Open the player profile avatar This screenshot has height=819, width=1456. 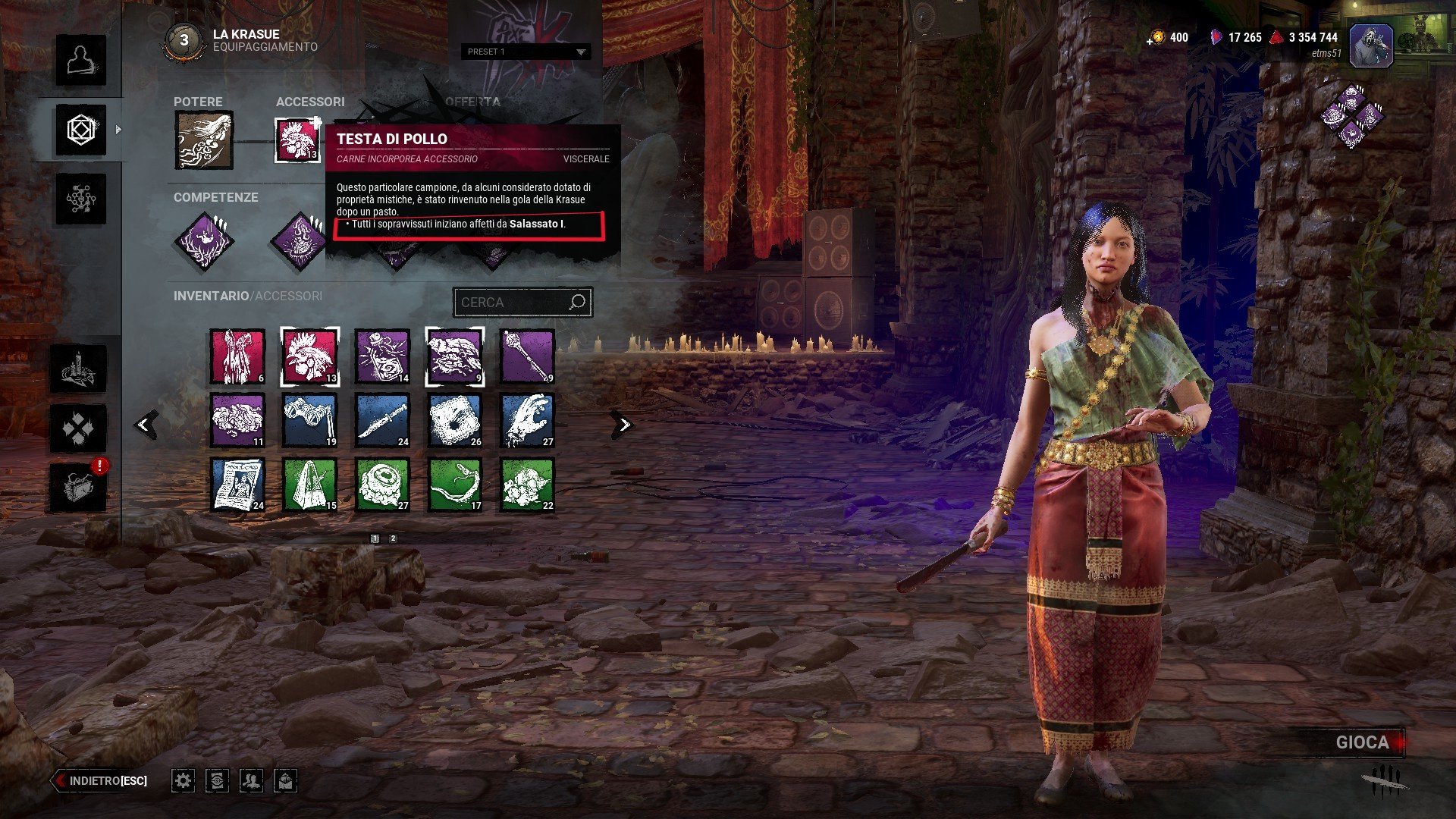(1370, 45)
